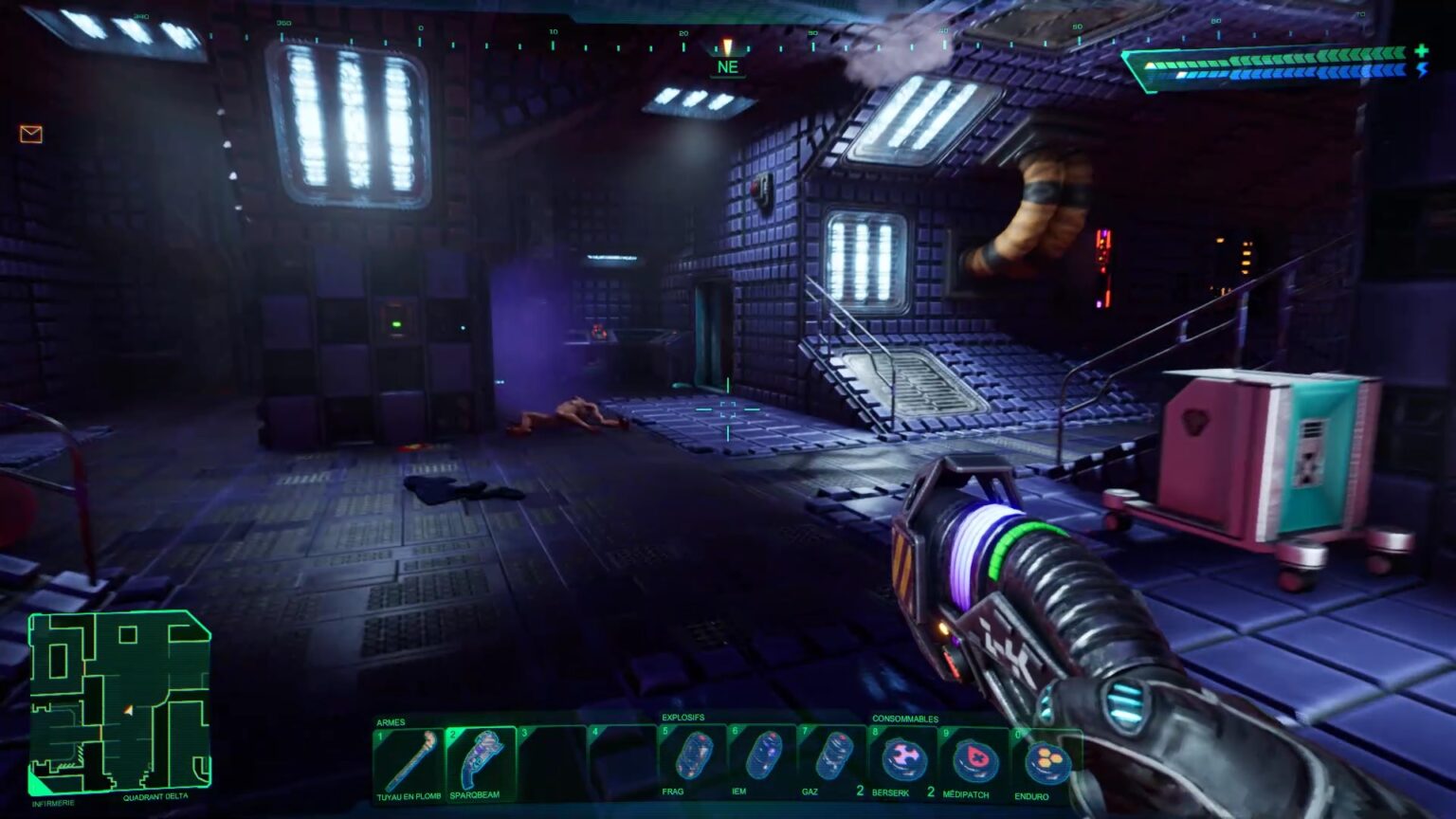Select the TUYAU EN PLOMB weapon icon
Image resolution: width=1456 pixels, height=819 pixels.
(x=408, y=758)
